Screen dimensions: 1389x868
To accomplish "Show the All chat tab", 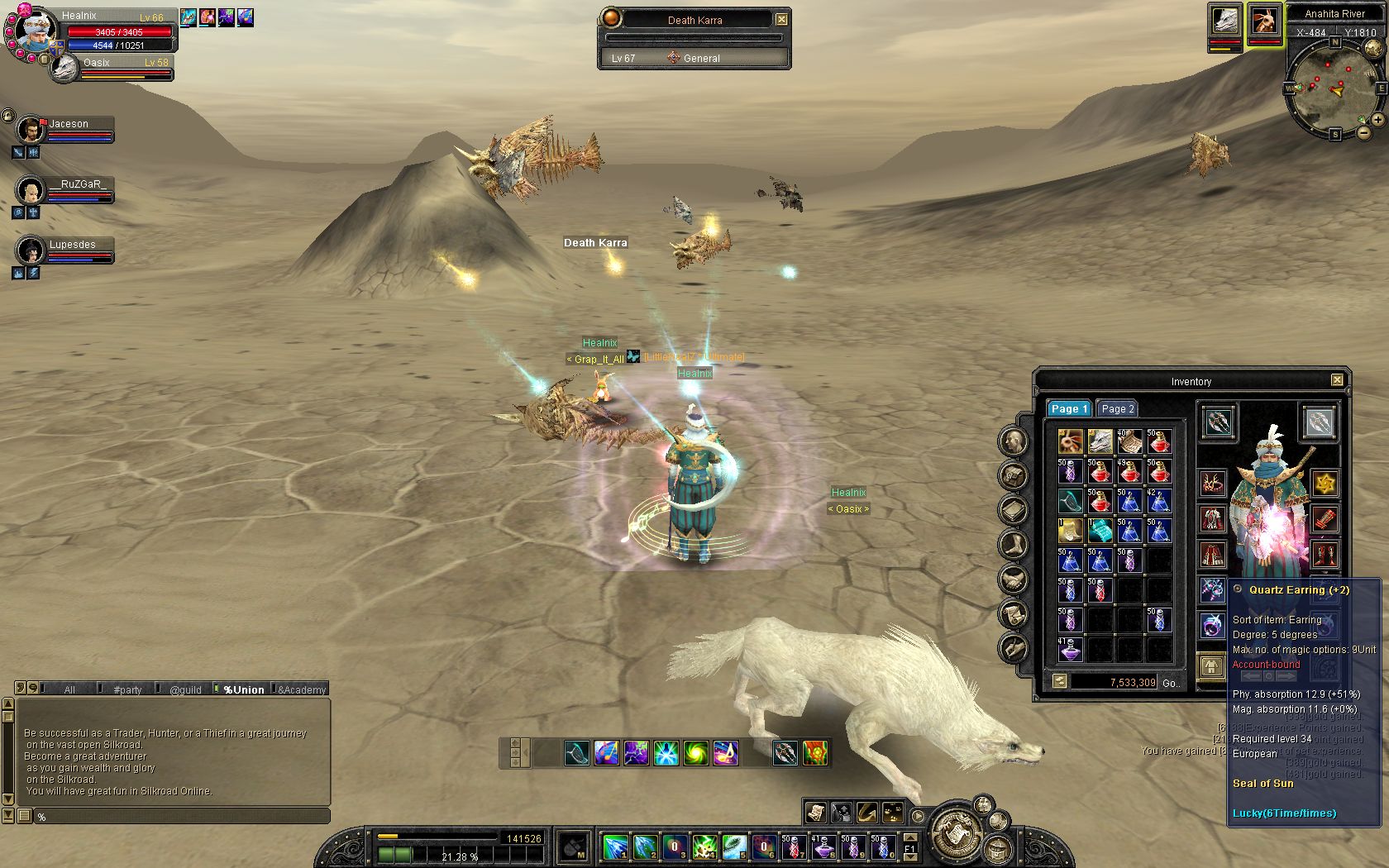I will (69, 689).
